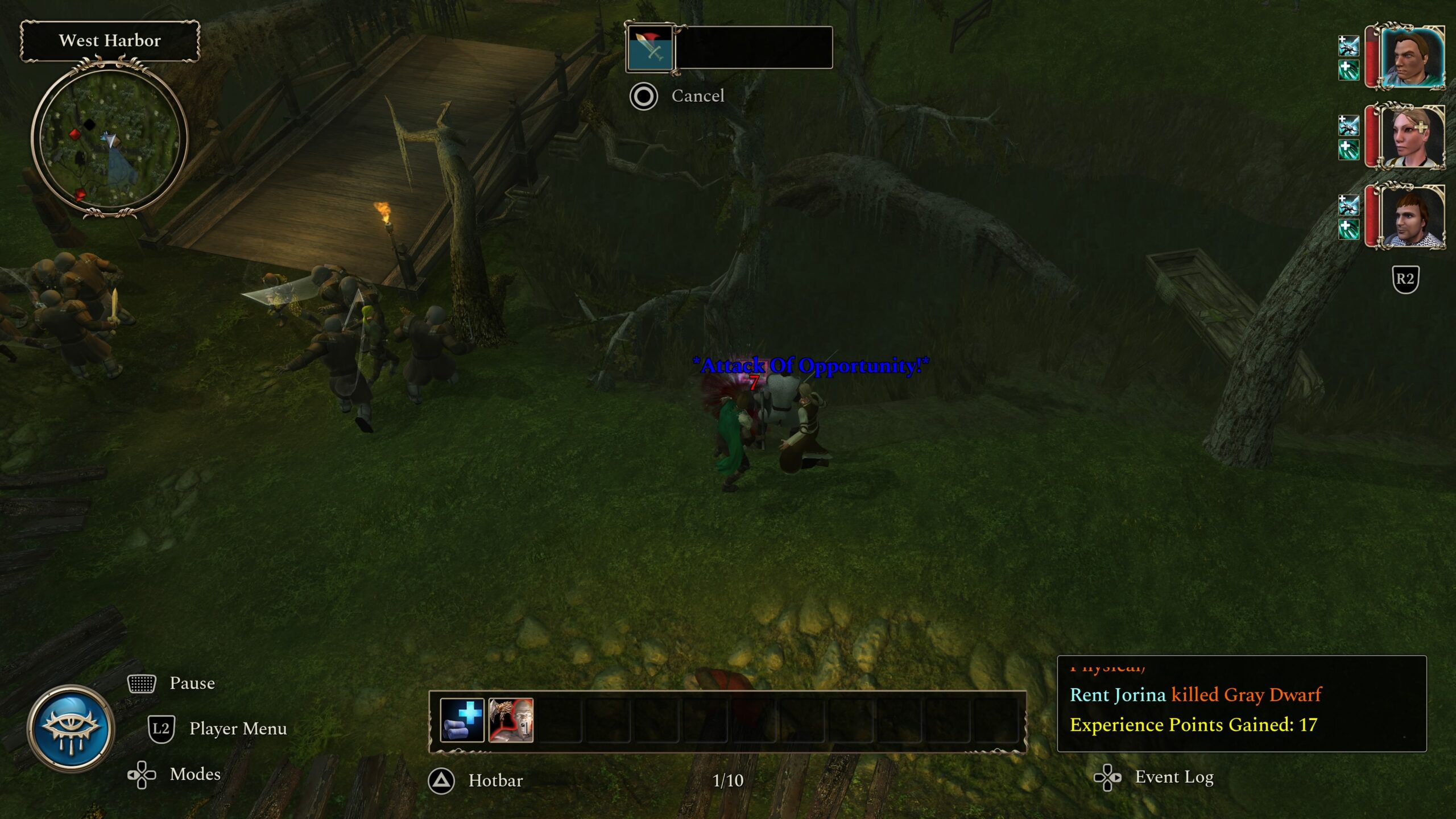Select the blonde woman party portrait
The width and height of the screenshot is (1456, 819).
(1412, 137)
